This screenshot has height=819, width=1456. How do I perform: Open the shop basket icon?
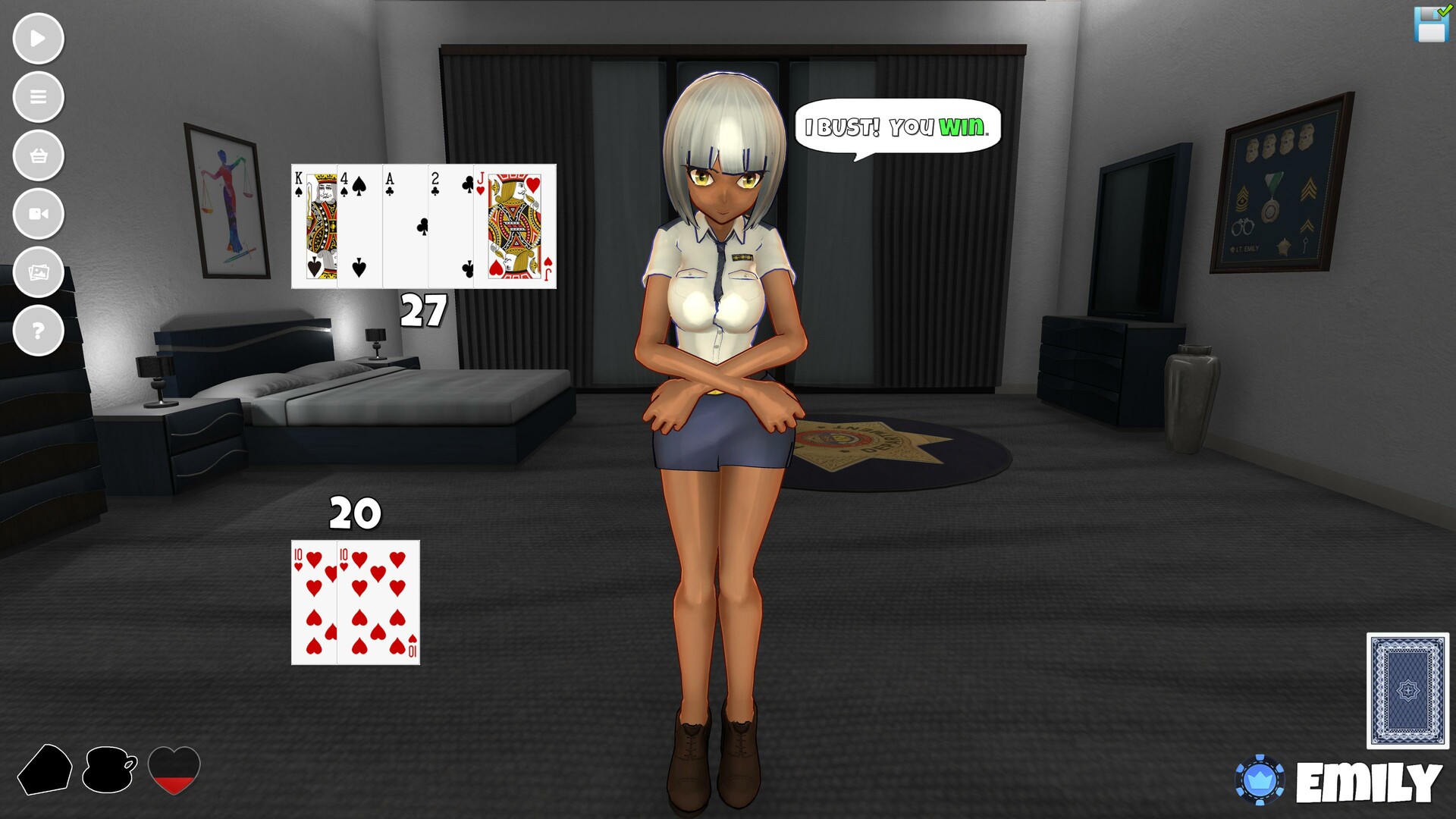(x=39, y=155)
